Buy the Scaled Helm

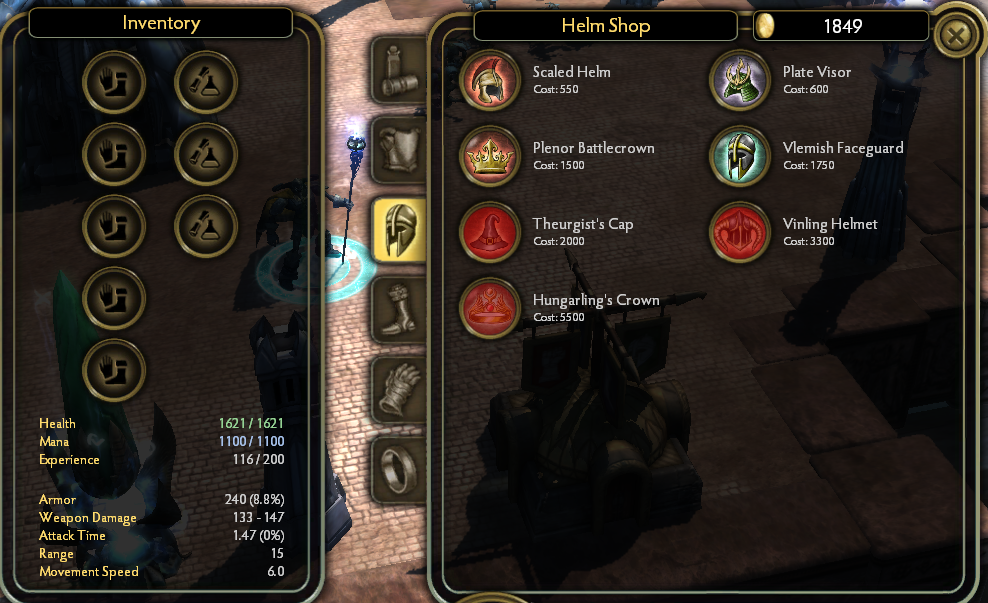[x=490, y=79]
